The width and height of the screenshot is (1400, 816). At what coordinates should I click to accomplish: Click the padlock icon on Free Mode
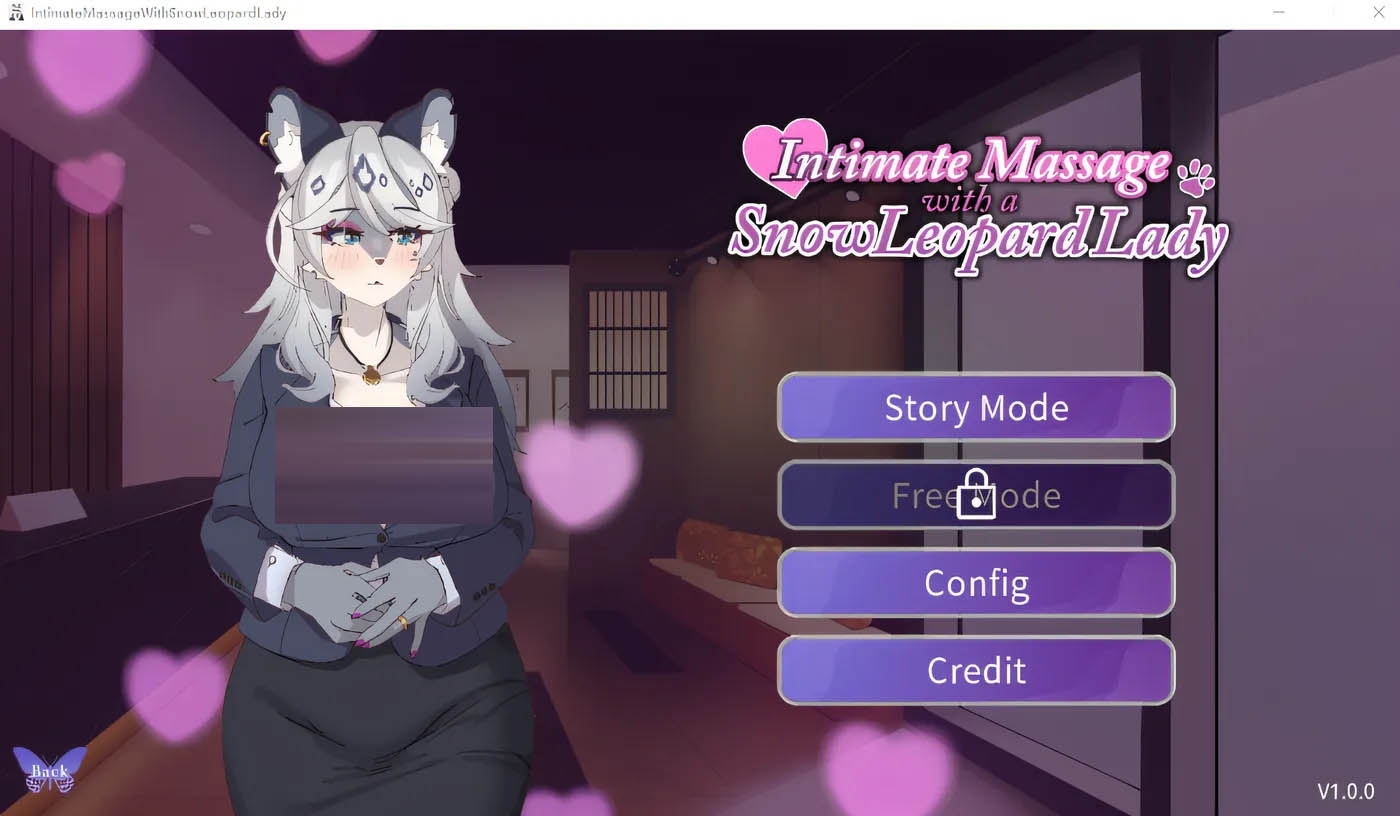975,495
